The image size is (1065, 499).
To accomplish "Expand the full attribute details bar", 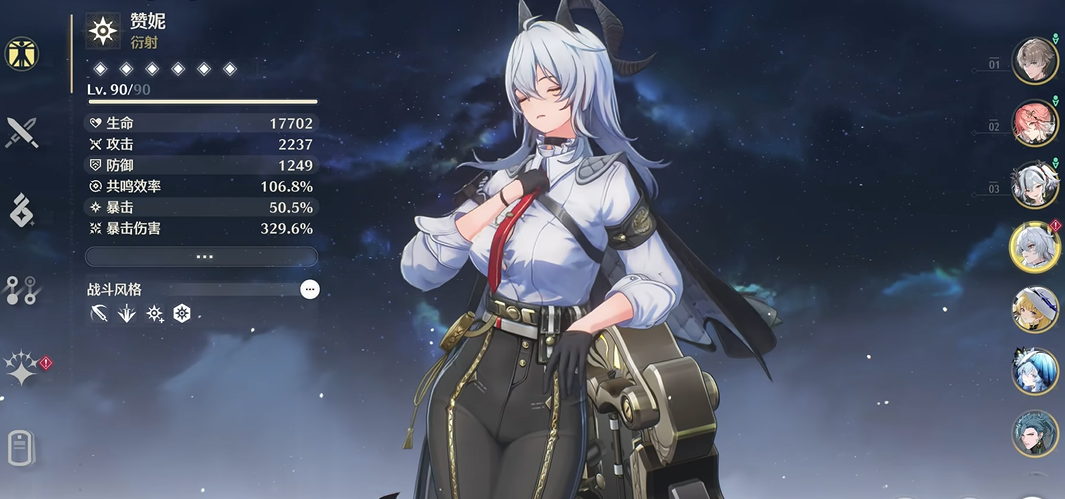I will (201, 257).
